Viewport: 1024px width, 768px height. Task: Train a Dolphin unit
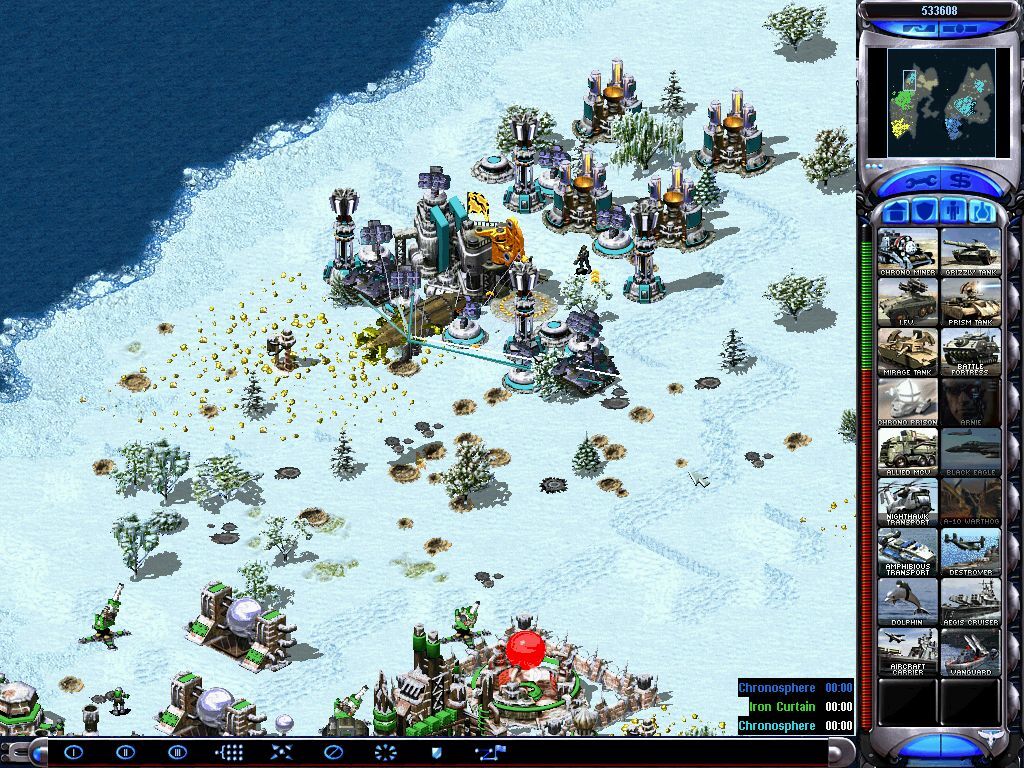pyautogui.click(x=908, y=602)
